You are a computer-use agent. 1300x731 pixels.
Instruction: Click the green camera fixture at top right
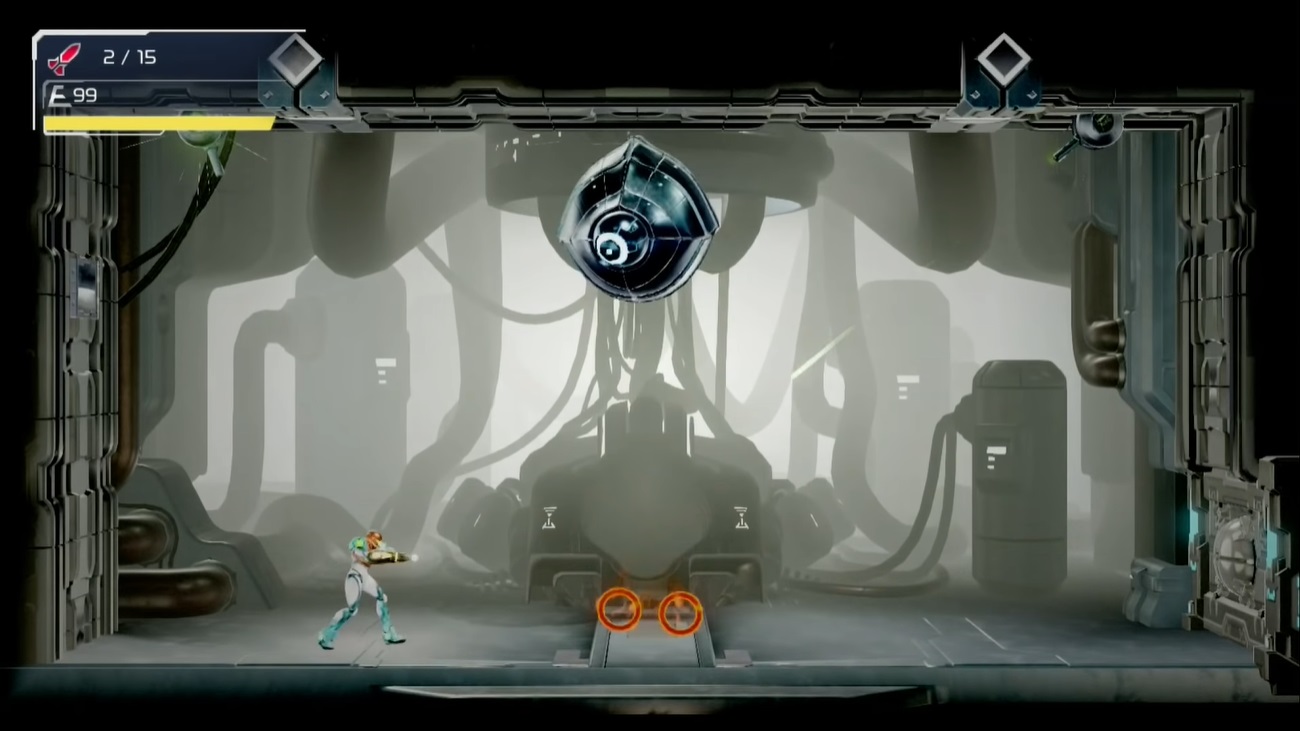[x=1097, y=128]
